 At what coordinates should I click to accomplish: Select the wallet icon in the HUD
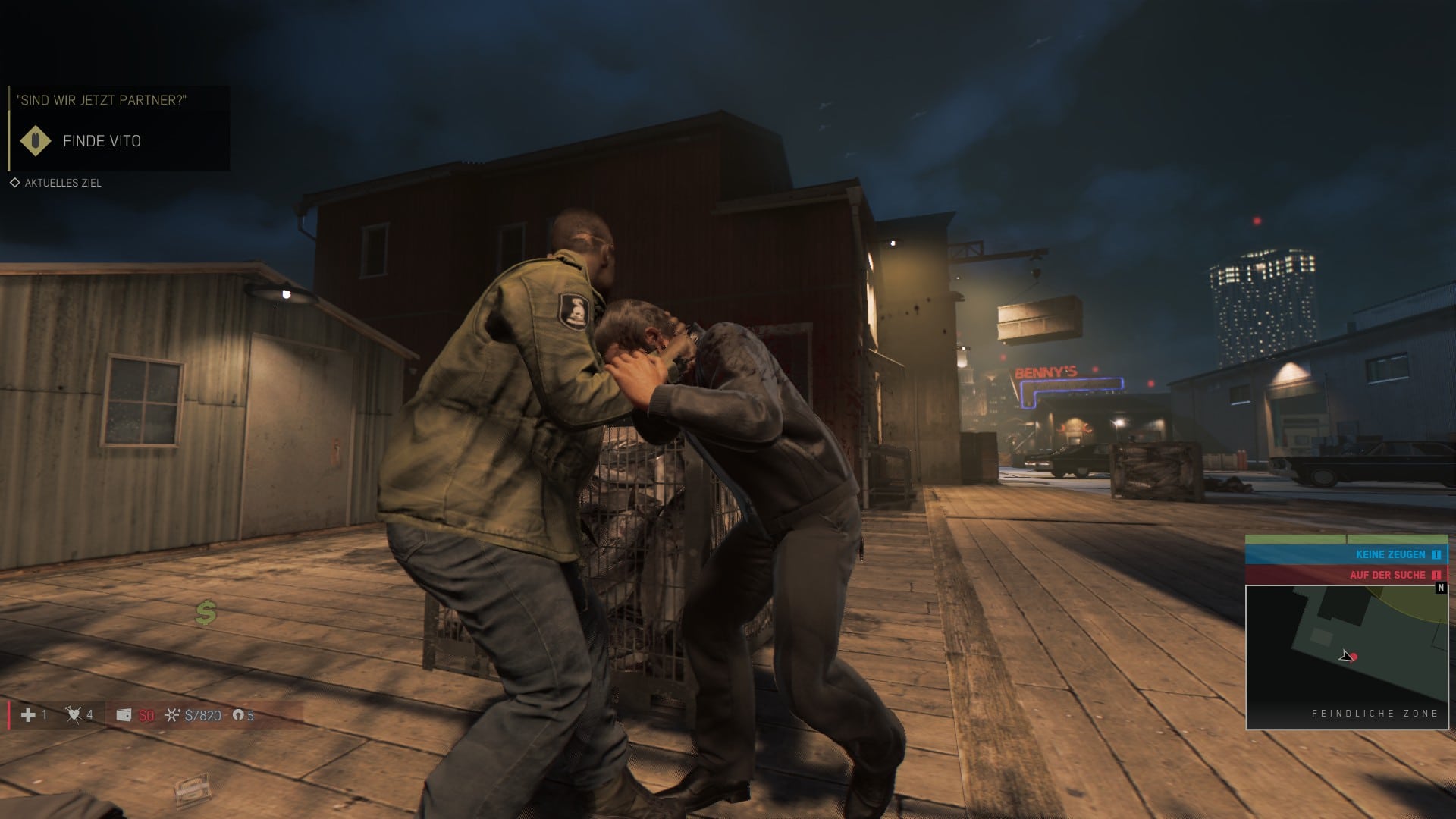coord(124,715)
